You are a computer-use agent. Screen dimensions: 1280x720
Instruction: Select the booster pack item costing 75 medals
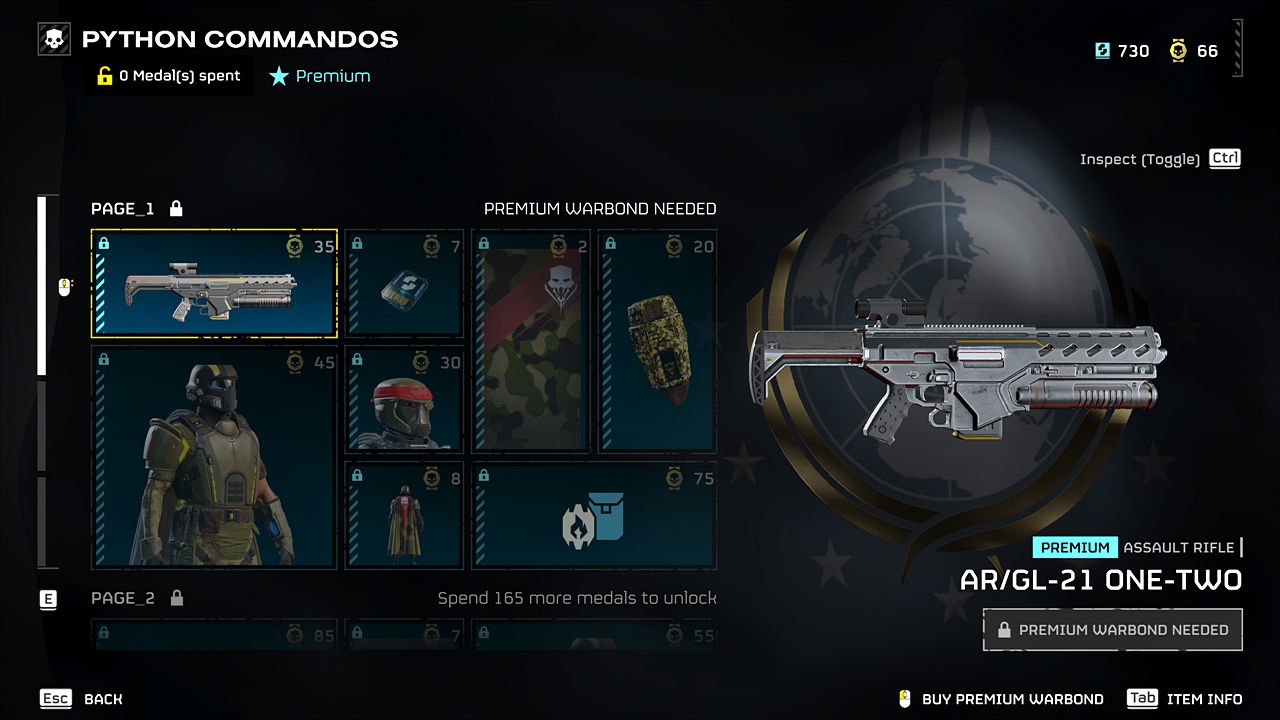click(x=594, y=515)
